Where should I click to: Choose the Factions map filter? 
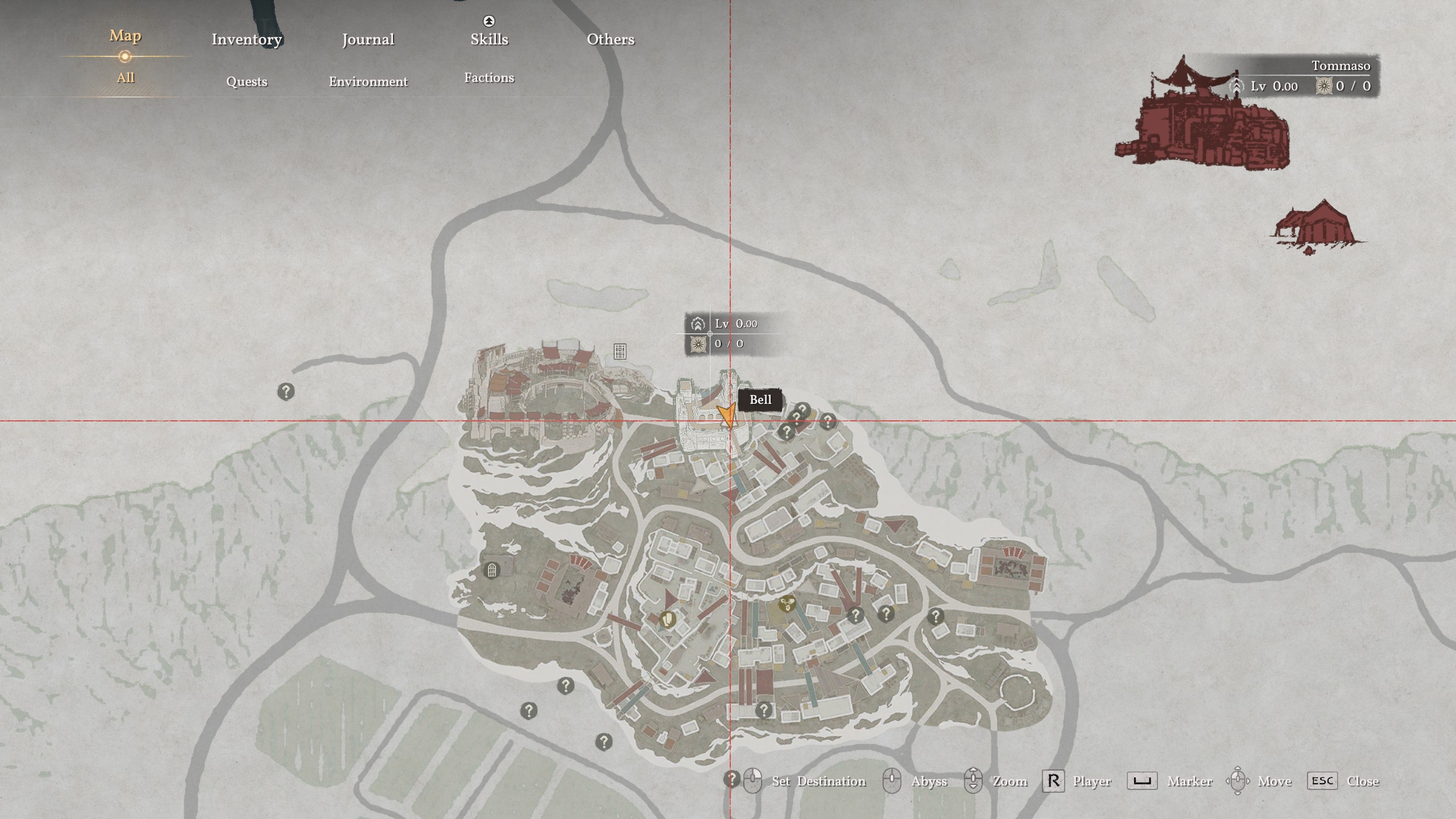(489, 78)
